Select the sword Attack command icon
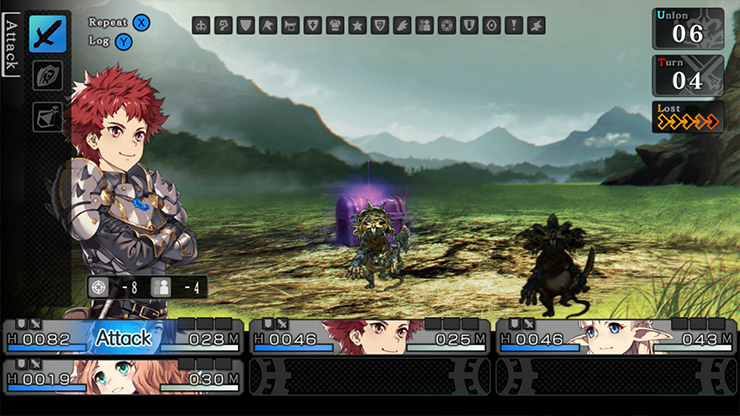 (47, 34)
